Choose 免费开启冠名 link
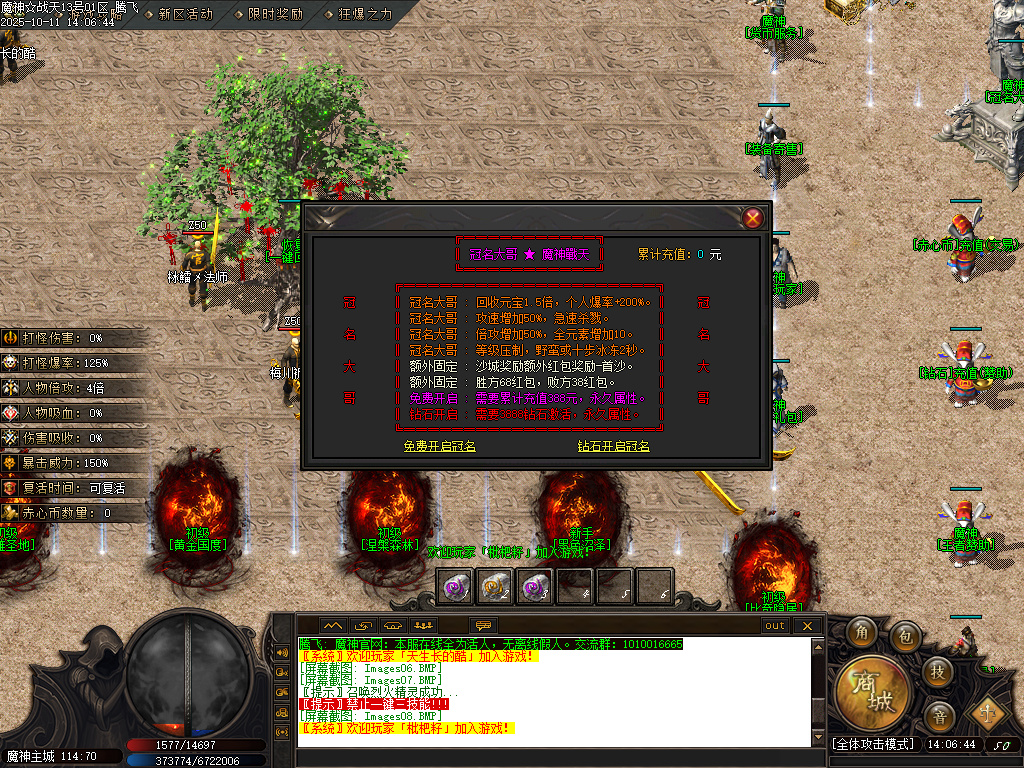Image resolution: width=1024 pixels, height=768 pixels. [x=439, y=446]
